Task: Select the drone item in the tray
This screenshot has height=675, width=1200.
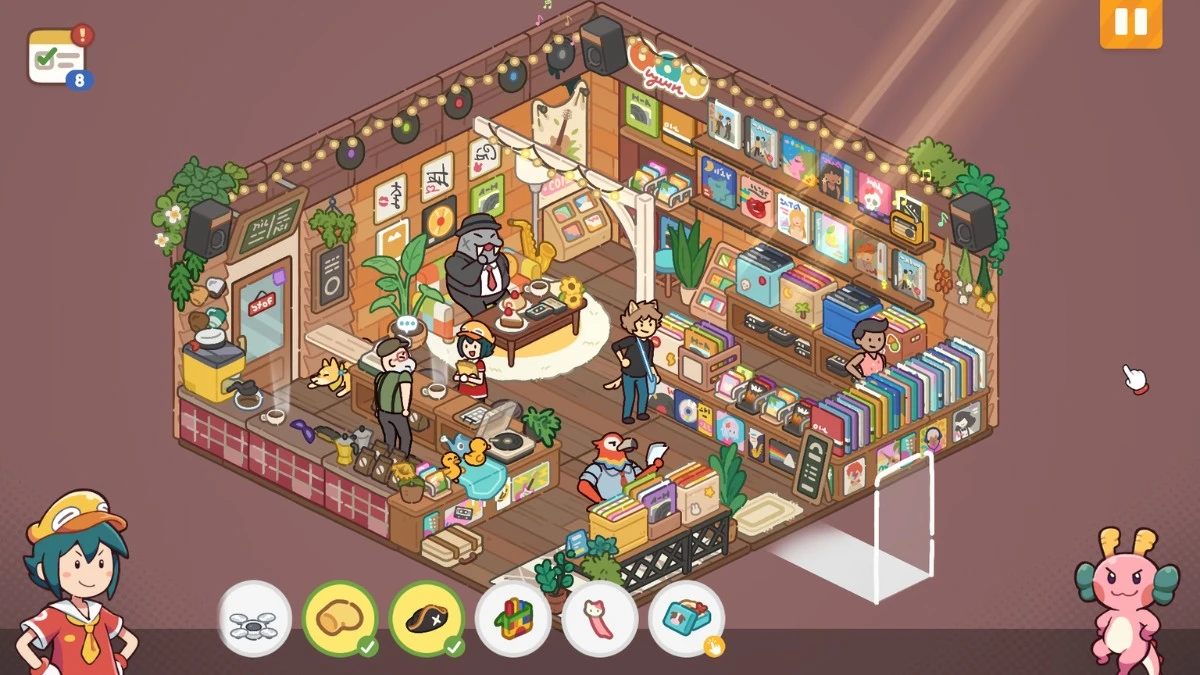Action: 254,619
